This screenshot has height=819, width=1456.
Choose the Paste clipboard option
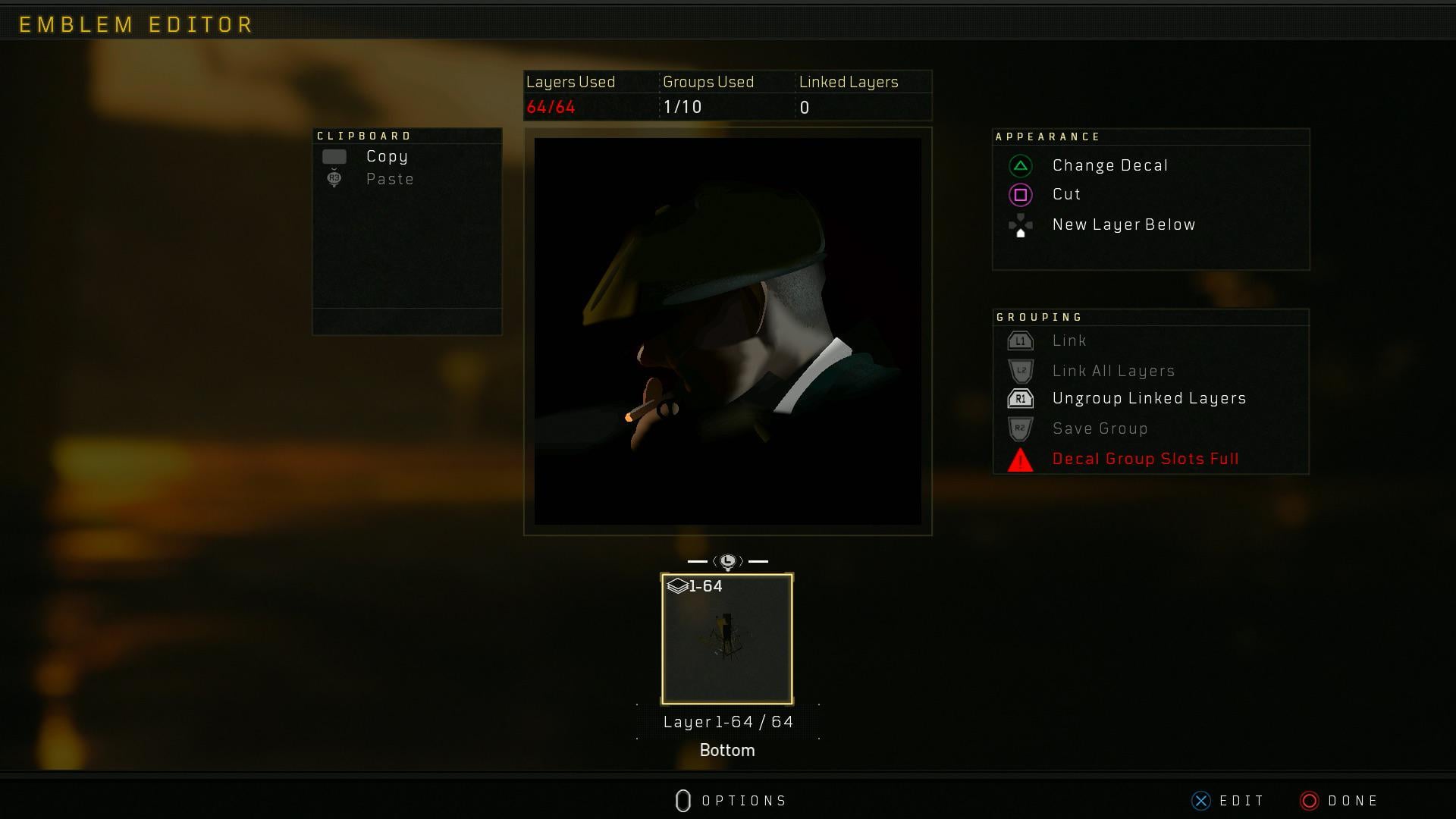389,179
